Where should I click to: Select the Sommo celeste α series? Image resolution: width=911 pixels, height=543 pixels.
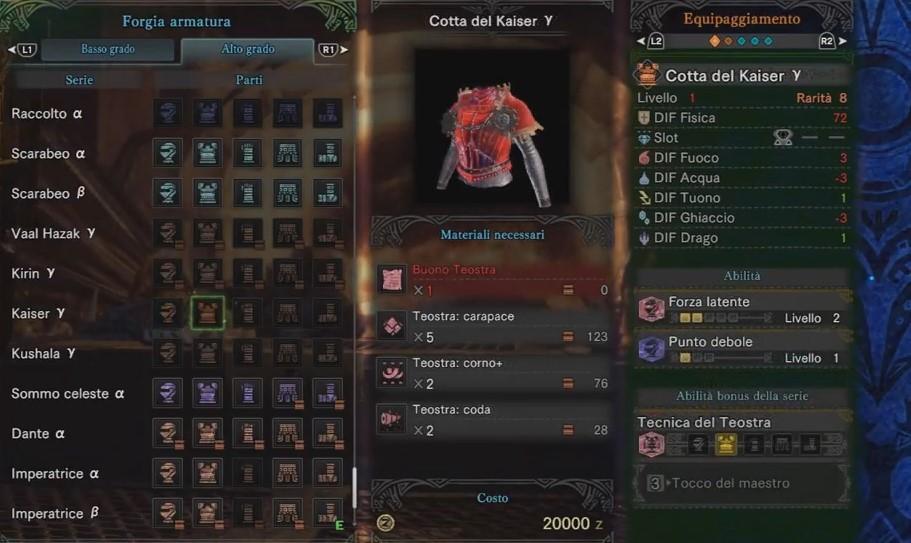pos(68,393)
